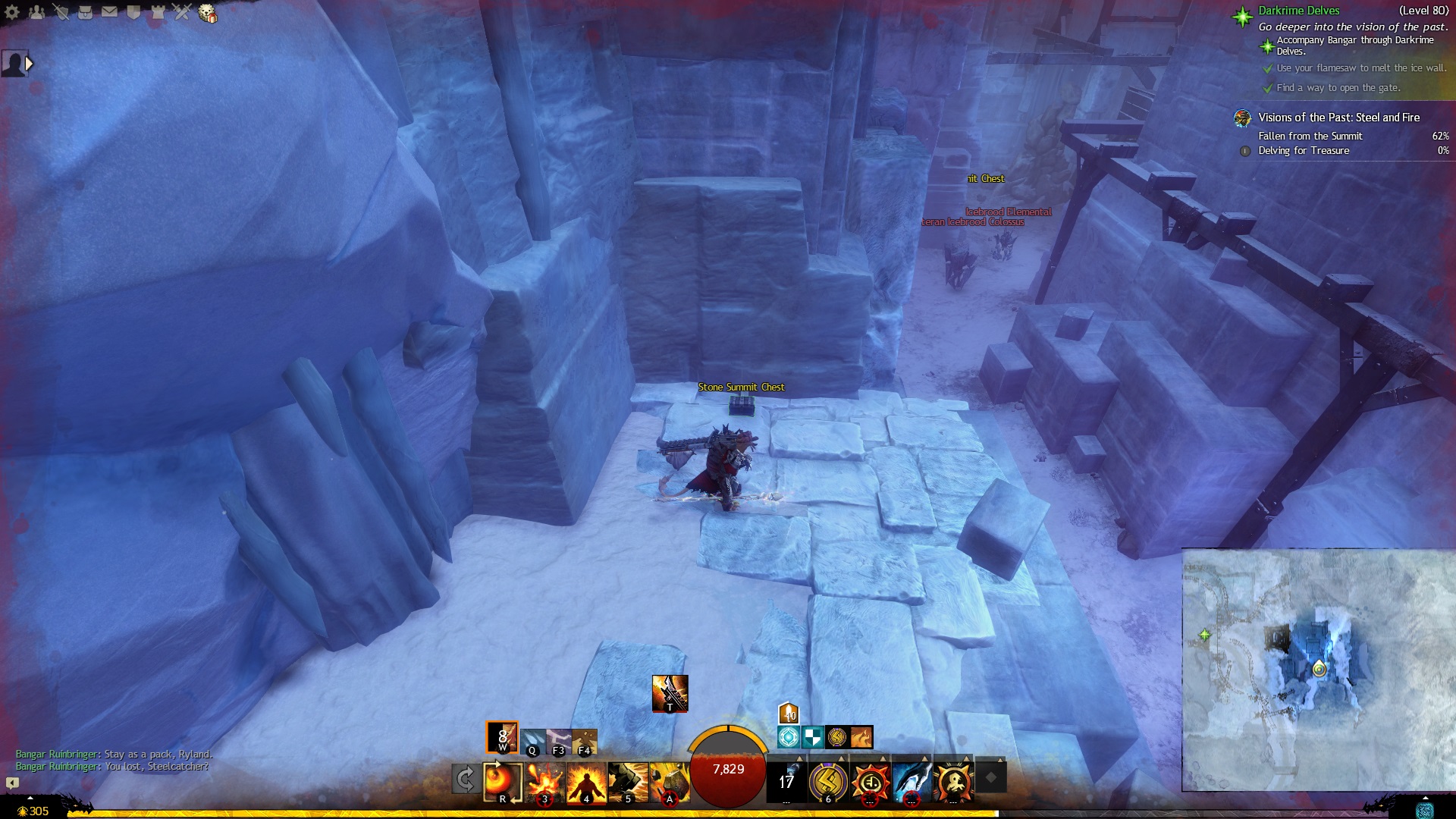Open the mail envelope icon
1456x819 pixels.
[109, 12]
